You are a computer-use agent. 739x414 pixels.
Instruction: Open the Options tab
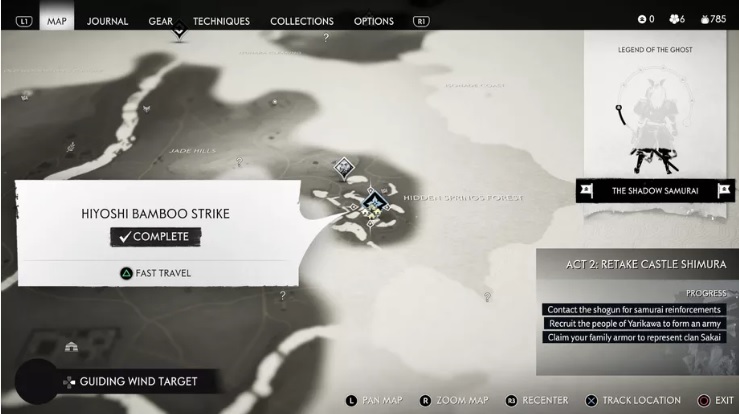(x=373, y=20)
